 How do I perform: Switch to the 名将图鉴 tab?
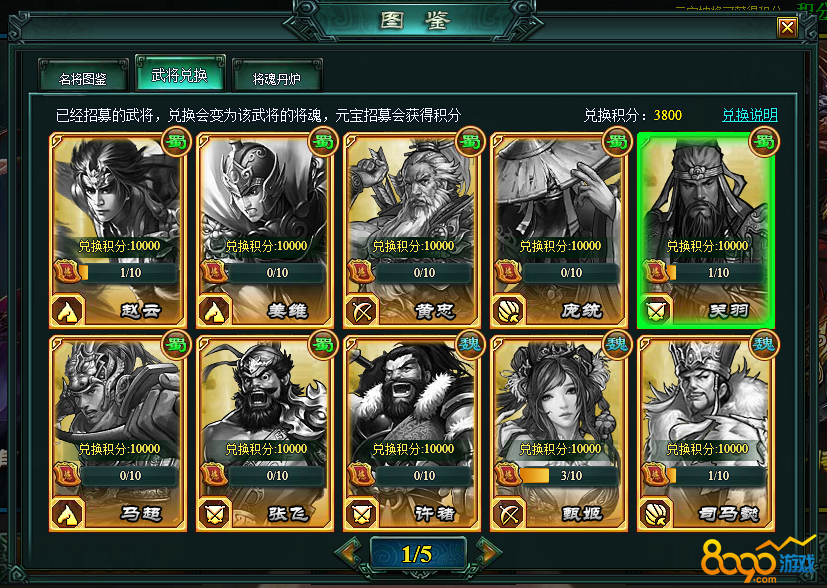pyautogui.click(x=83, y=78)
